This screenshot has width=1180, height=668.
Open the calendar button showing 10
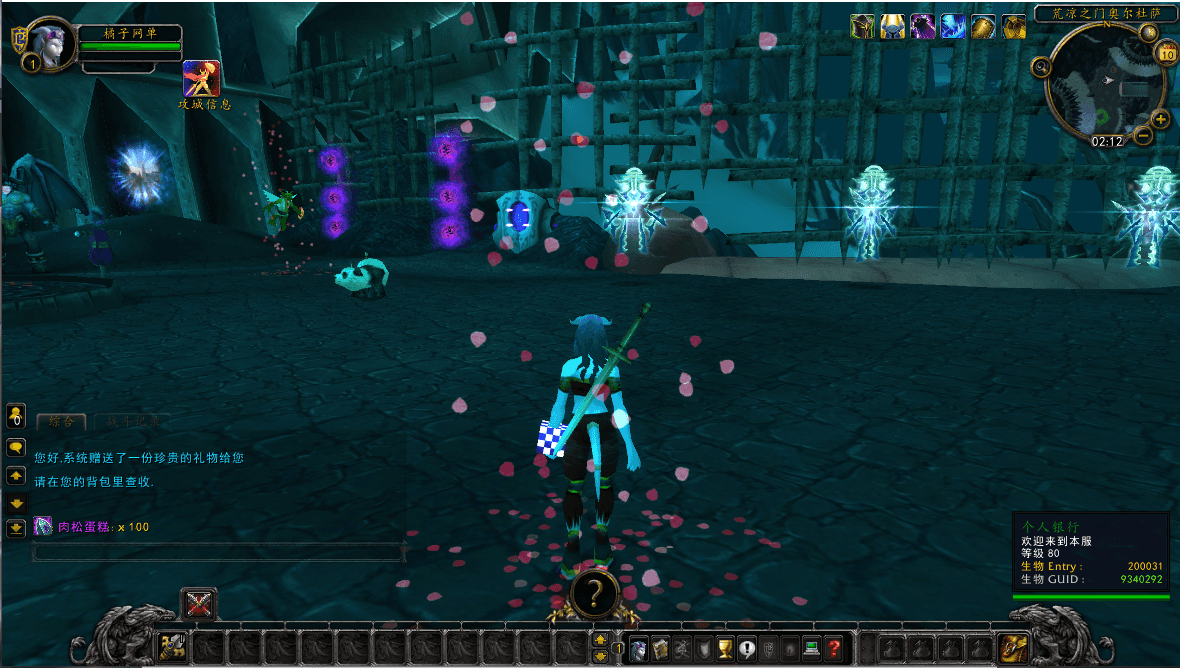[x=1166, y=54]
